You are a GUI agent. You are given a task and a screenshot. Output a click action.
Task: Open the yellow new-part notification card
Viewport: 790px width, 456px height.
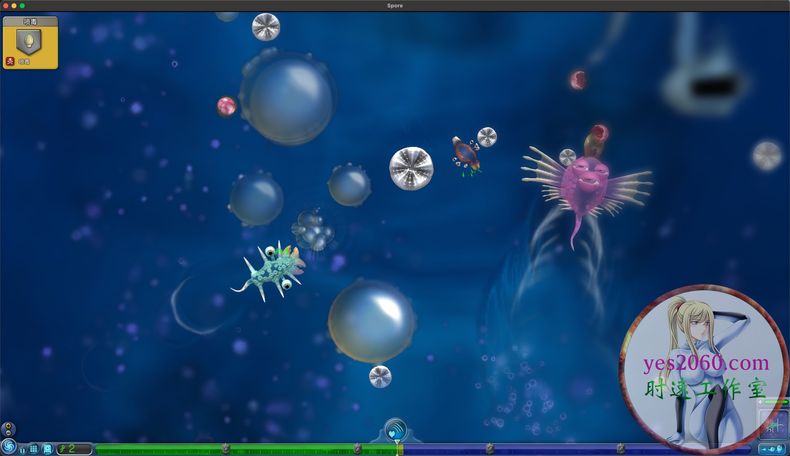30,43
